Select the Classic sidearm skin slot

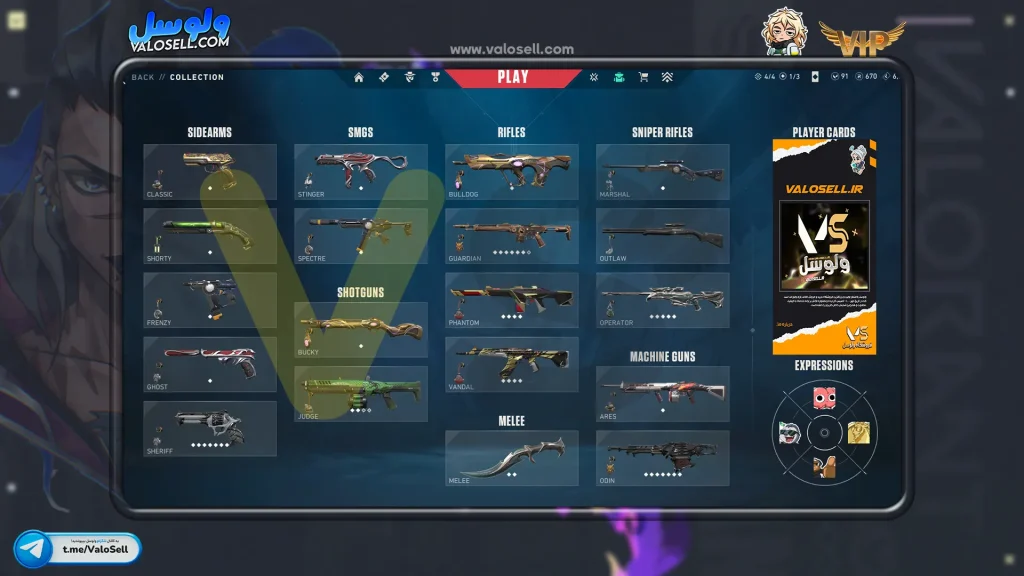click(210, 172)
